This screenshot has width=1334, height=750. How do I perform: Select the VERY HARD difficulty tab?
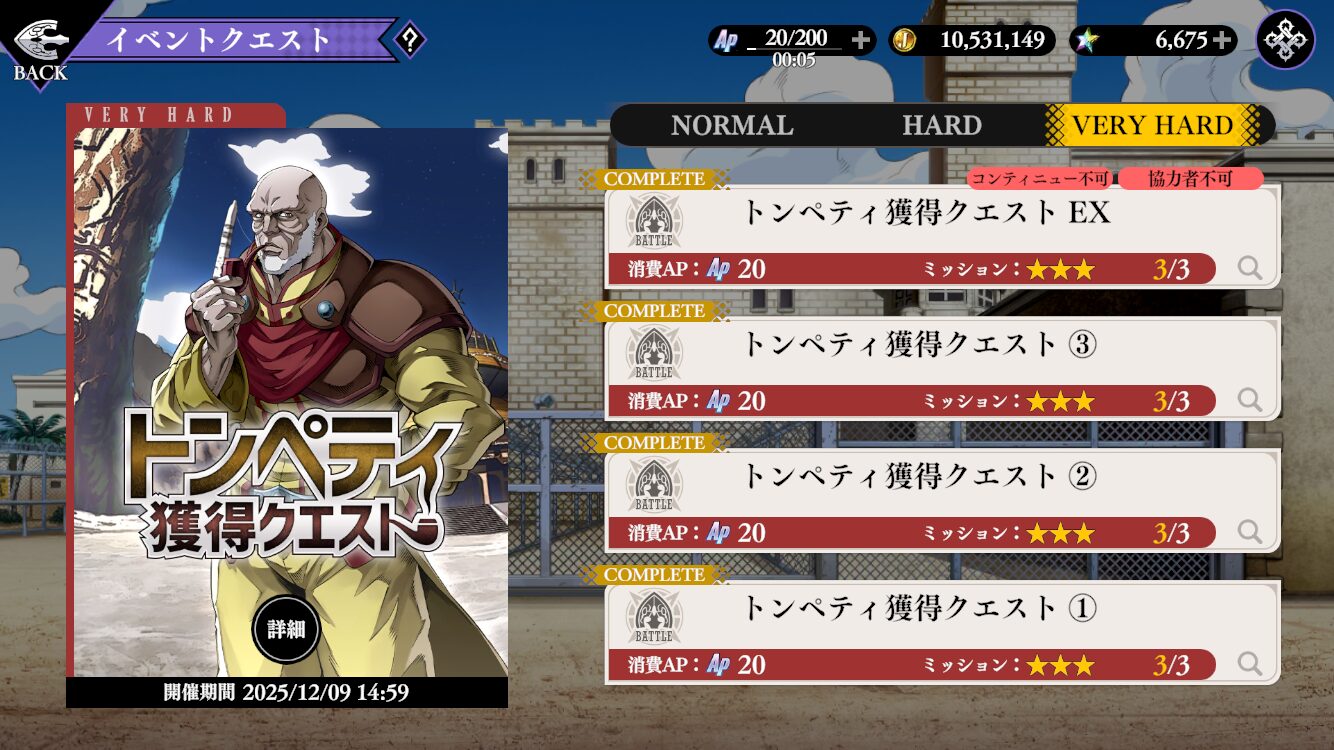coord(1152,126)
